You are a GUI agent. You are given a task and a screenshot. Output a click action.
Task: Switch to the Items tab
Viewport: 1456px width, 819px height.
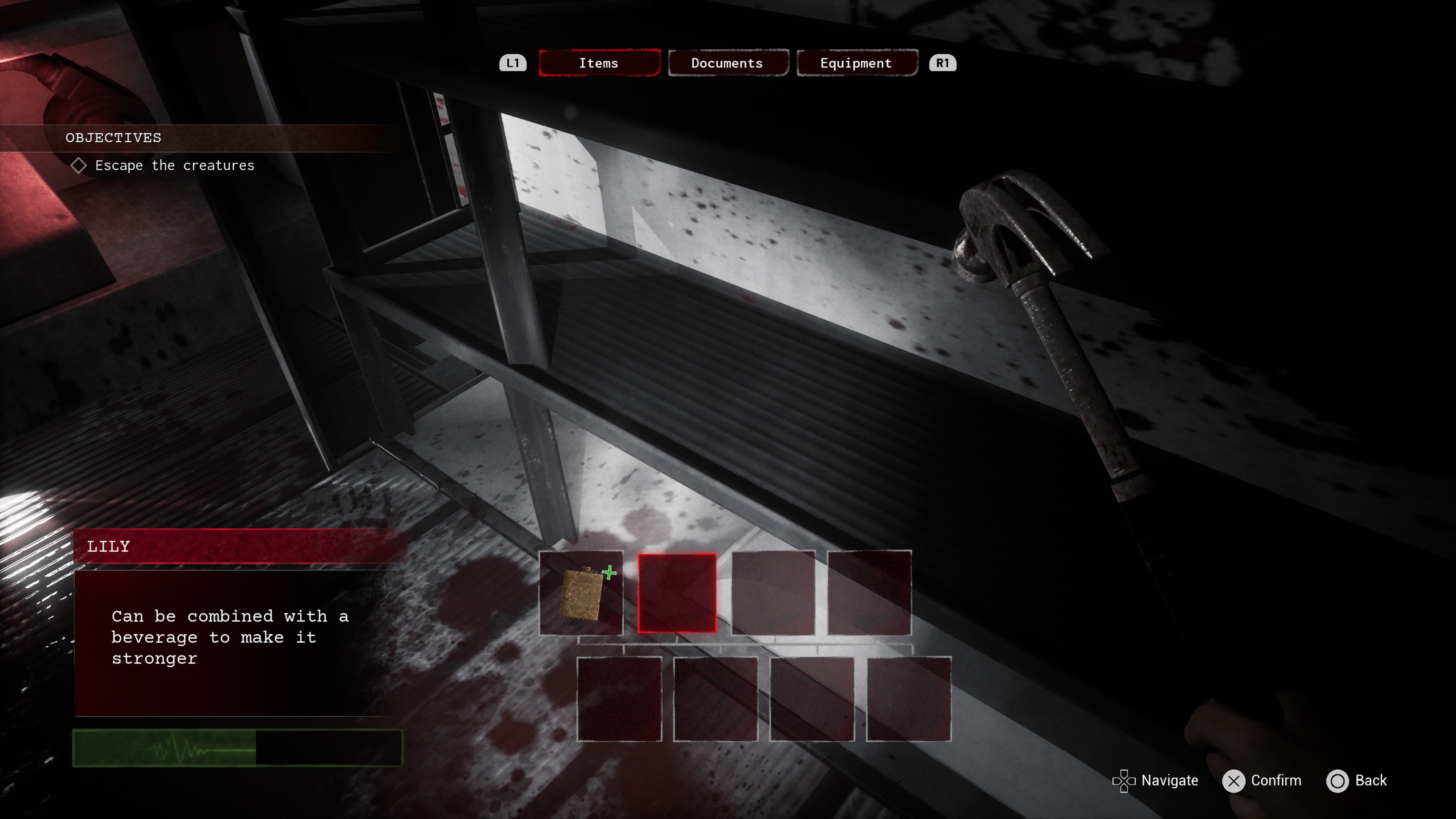(x=599, y=63)
